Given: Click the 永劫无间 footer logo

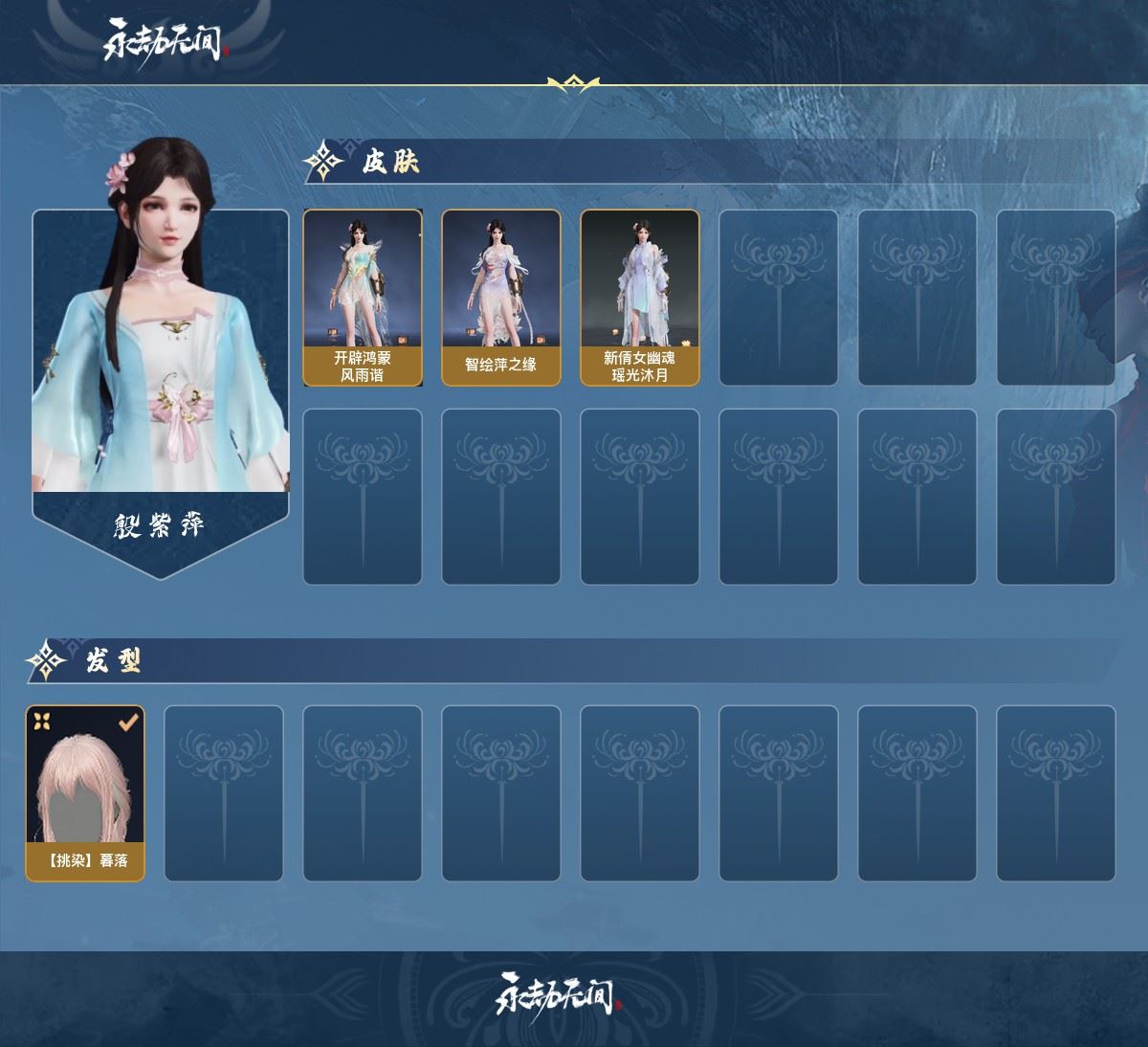Looking at the screenshot, I should 560,997.
